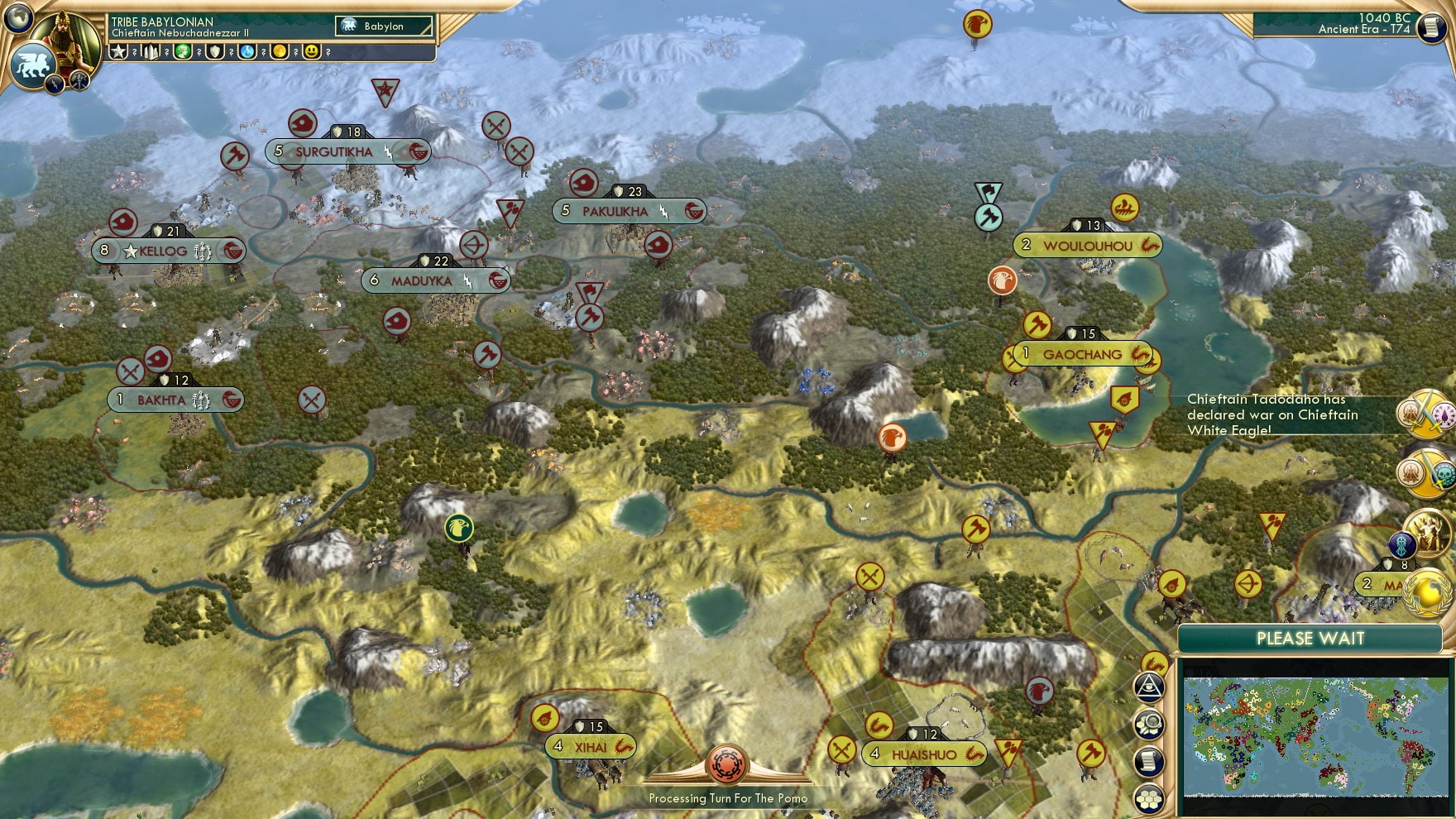Viewport: 1456px width, 819px height.
Task: Click the PLEASE WAIT status bar
Action: click(x=1311, y=639)
